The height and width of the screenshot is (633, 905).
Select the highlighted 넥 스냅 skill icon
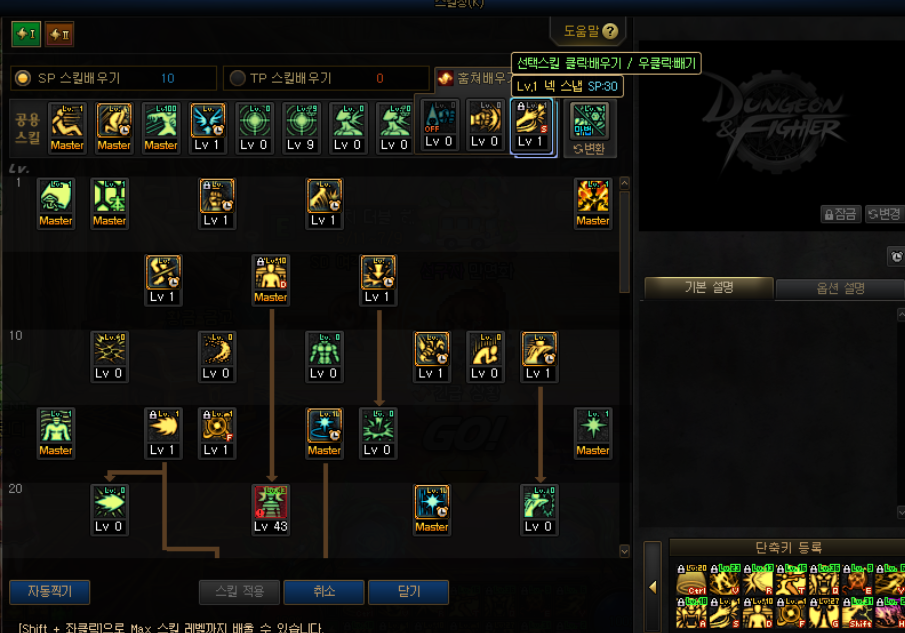(532, 120)
